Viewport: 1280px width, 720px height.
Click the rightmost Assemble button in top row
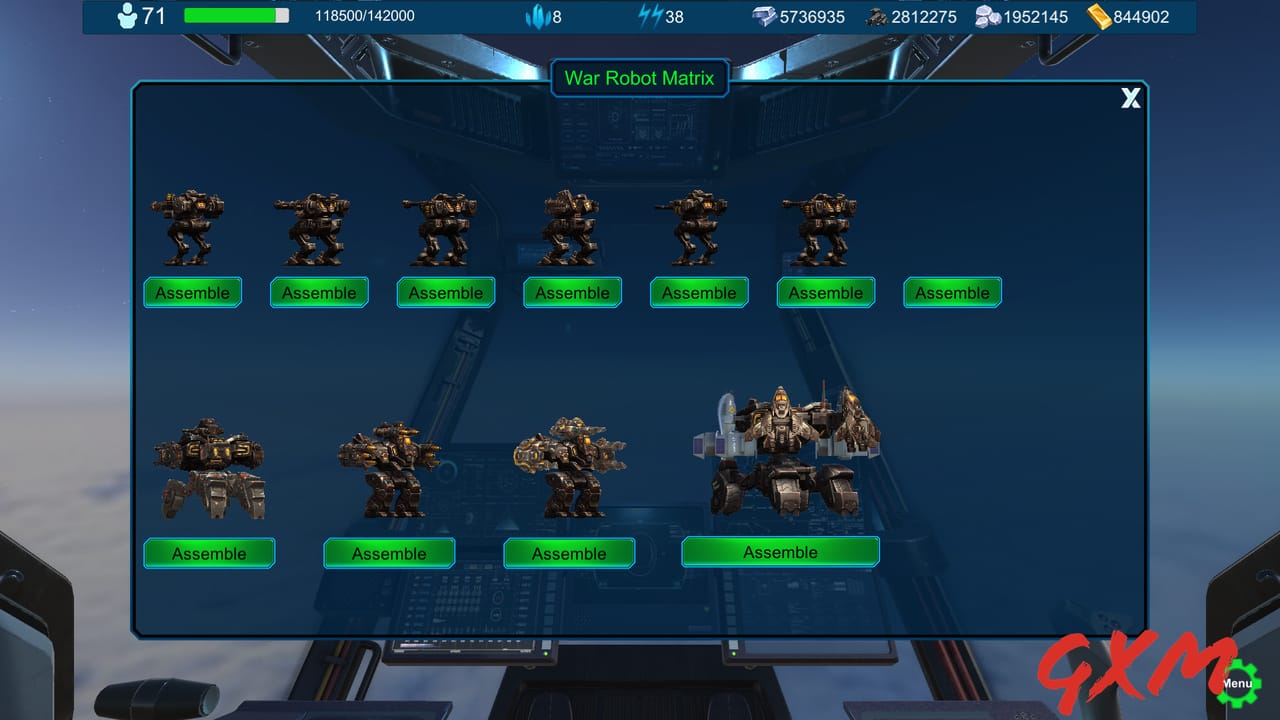952,292
